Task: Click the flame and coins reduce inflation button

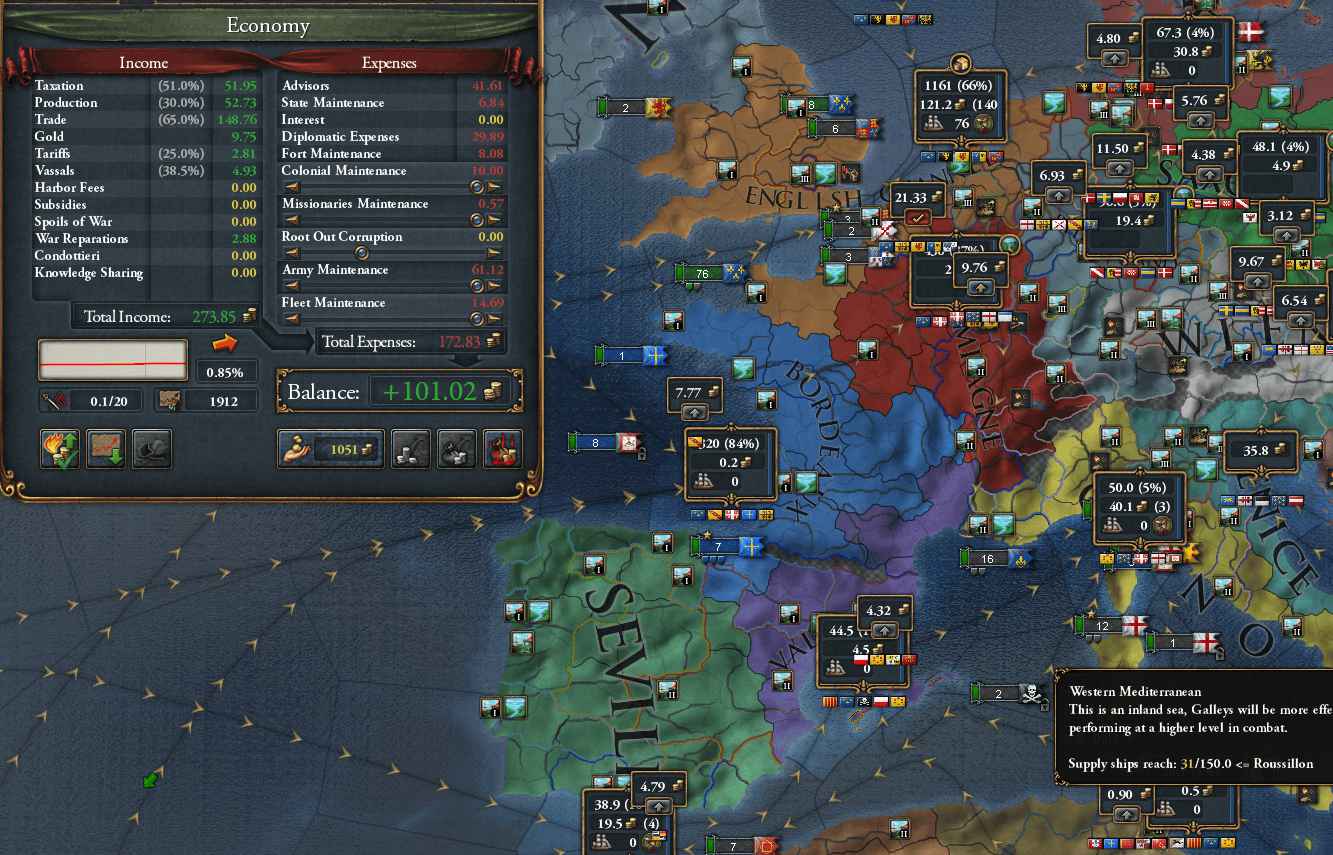Action: [60, 450]
